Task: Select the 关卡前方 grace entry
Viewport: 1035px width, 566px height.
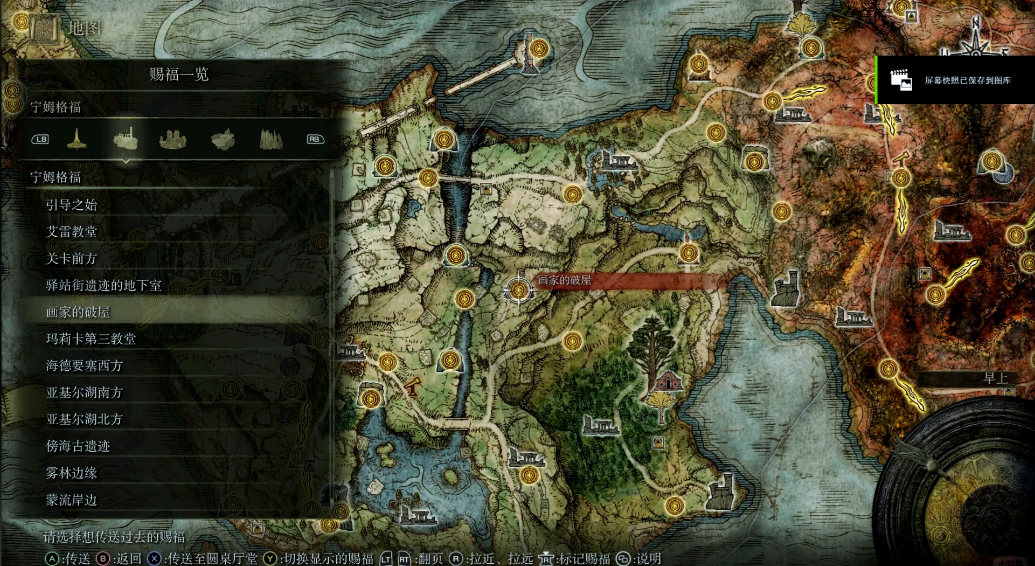Action: pos(72,259)
